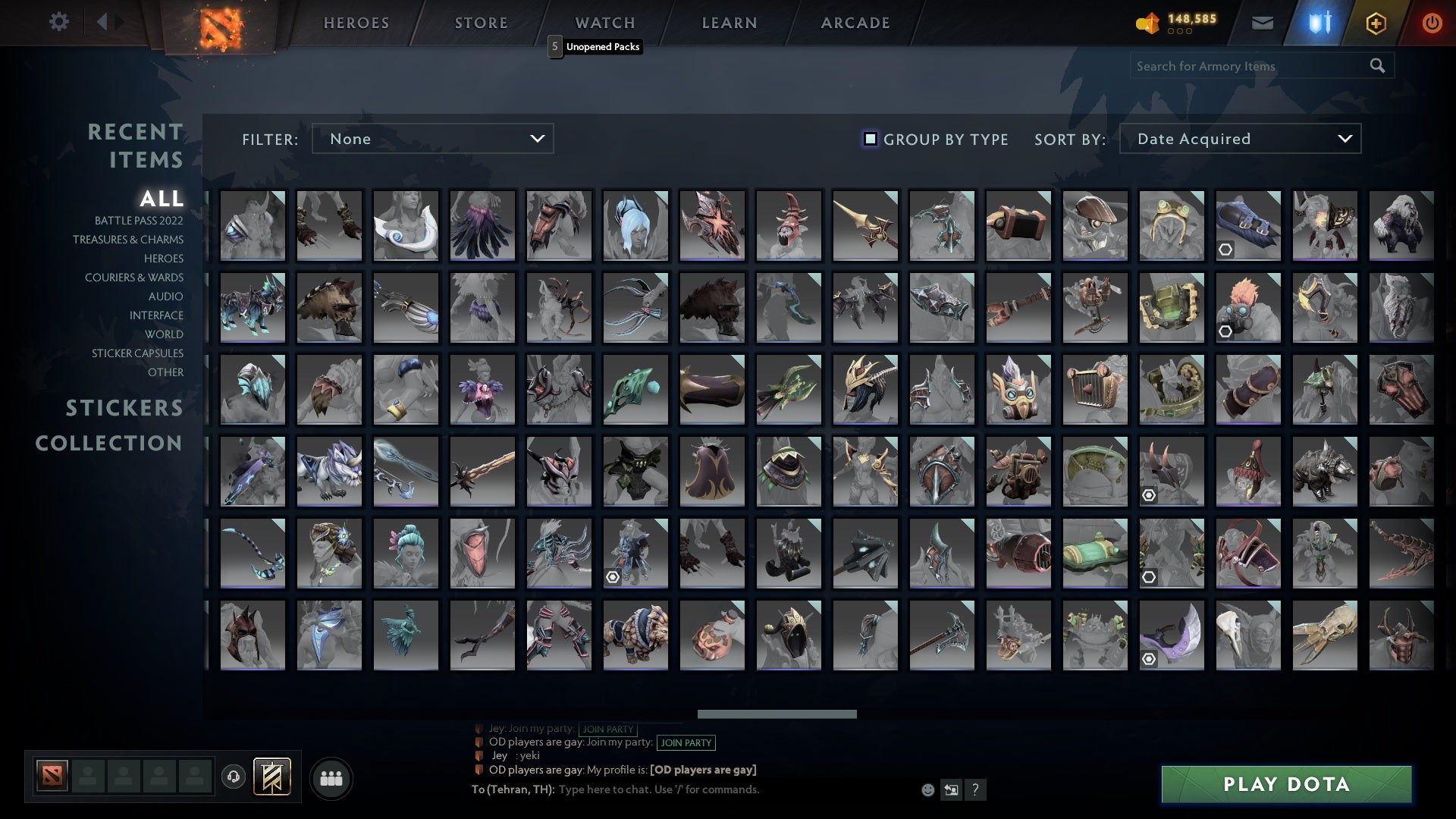
Task: Open the settings gear icon
Action: (59, 22)
